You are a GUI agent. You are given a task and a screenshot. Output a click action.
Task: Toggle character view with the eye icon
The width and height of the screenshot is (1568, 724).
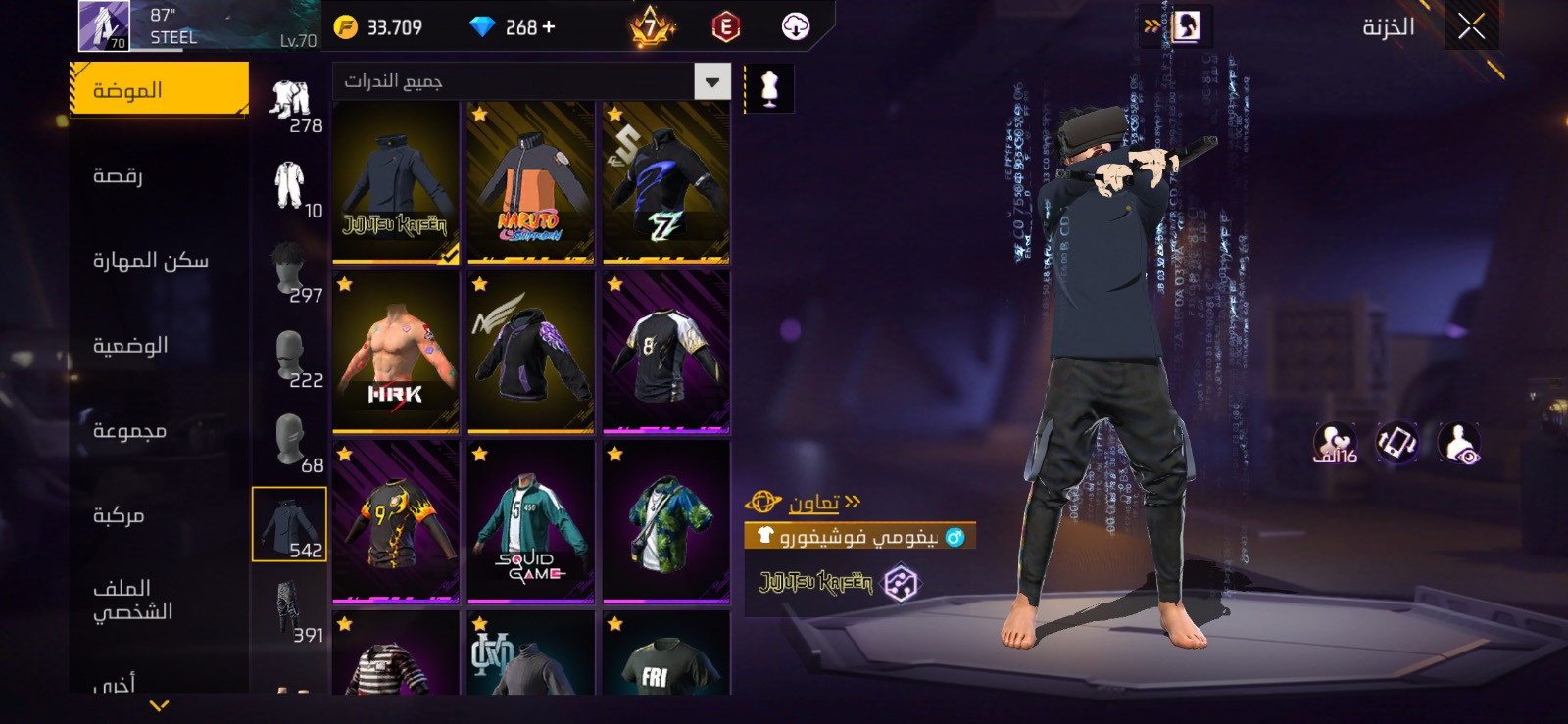tap(1459, 444)
